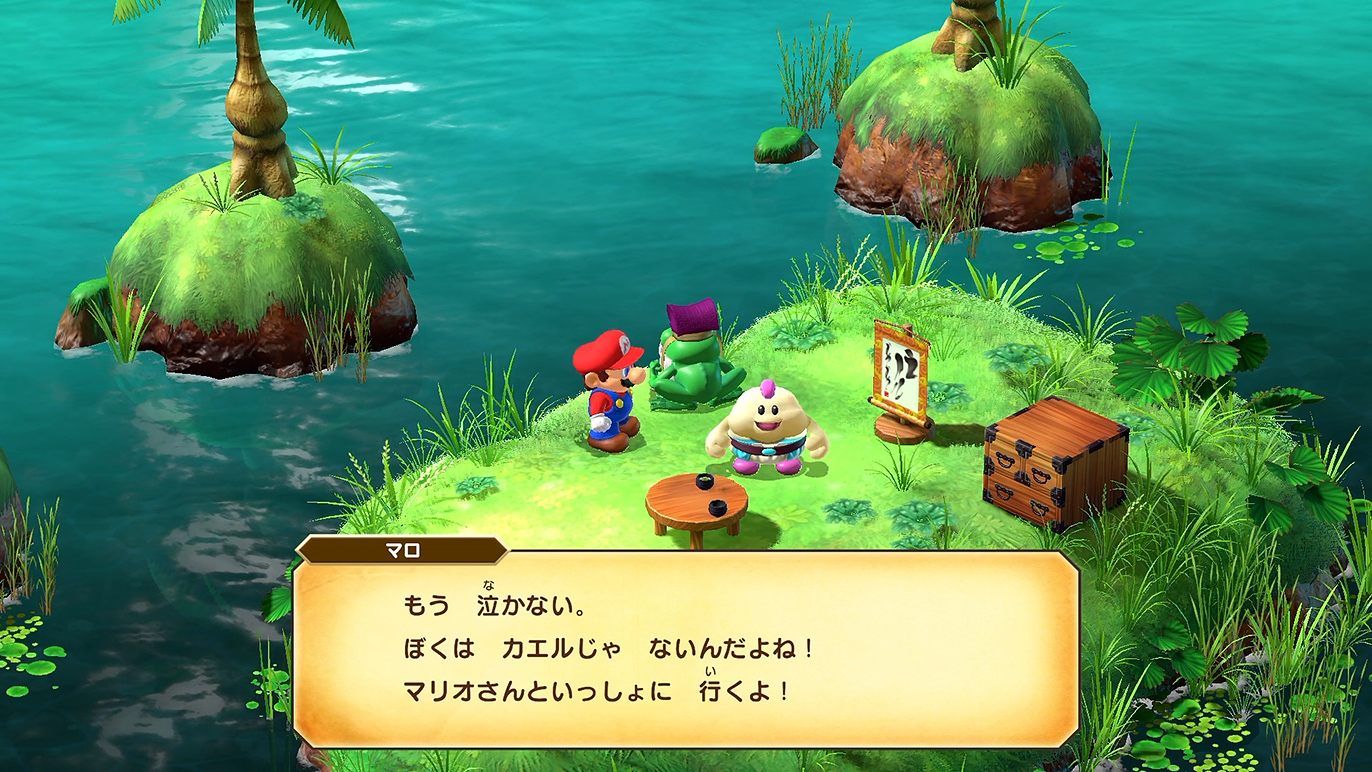Click the hanging scroll painting

[899, 365]
